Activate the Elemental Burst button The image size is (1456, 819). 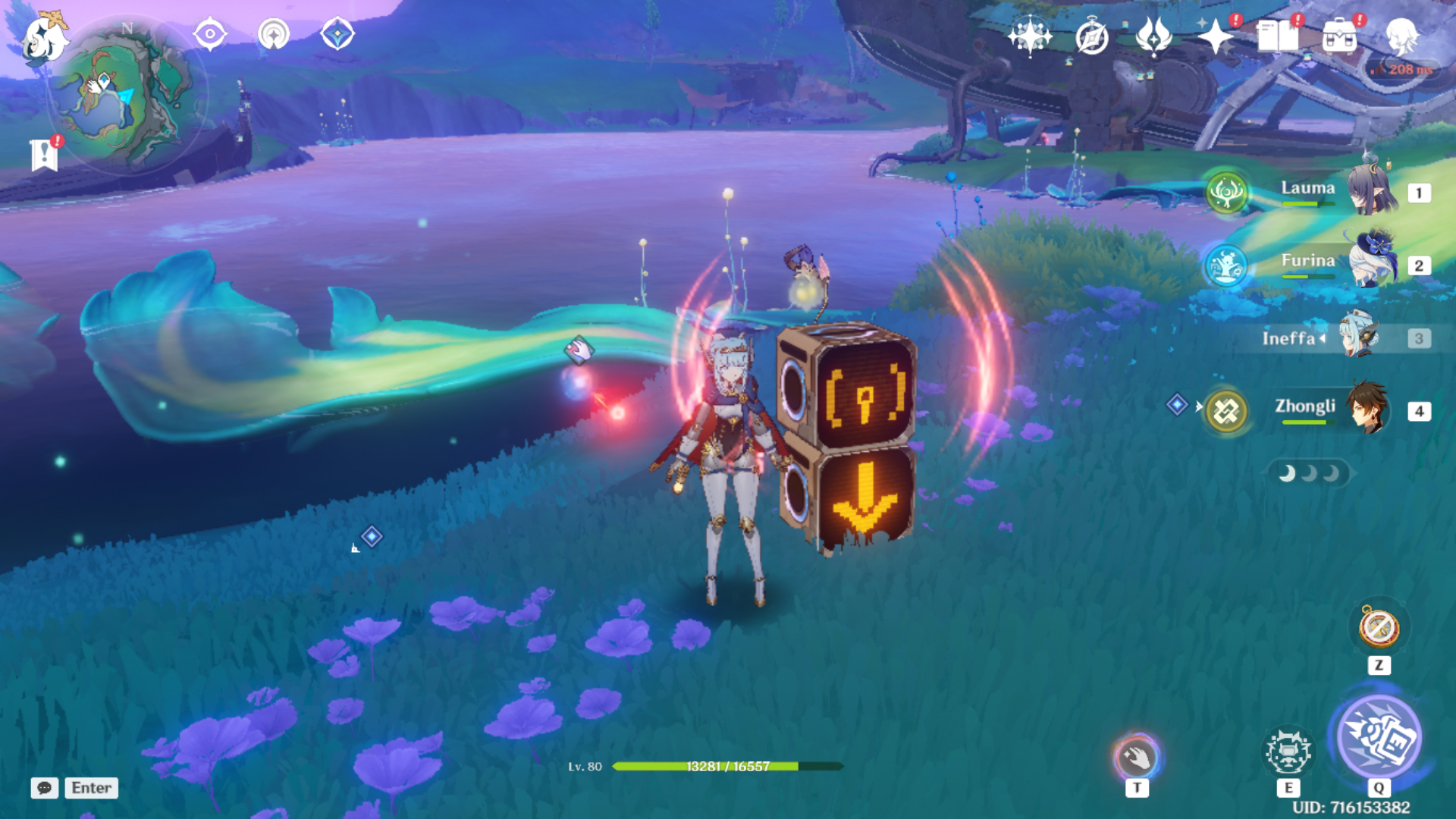coord(1379,737)
